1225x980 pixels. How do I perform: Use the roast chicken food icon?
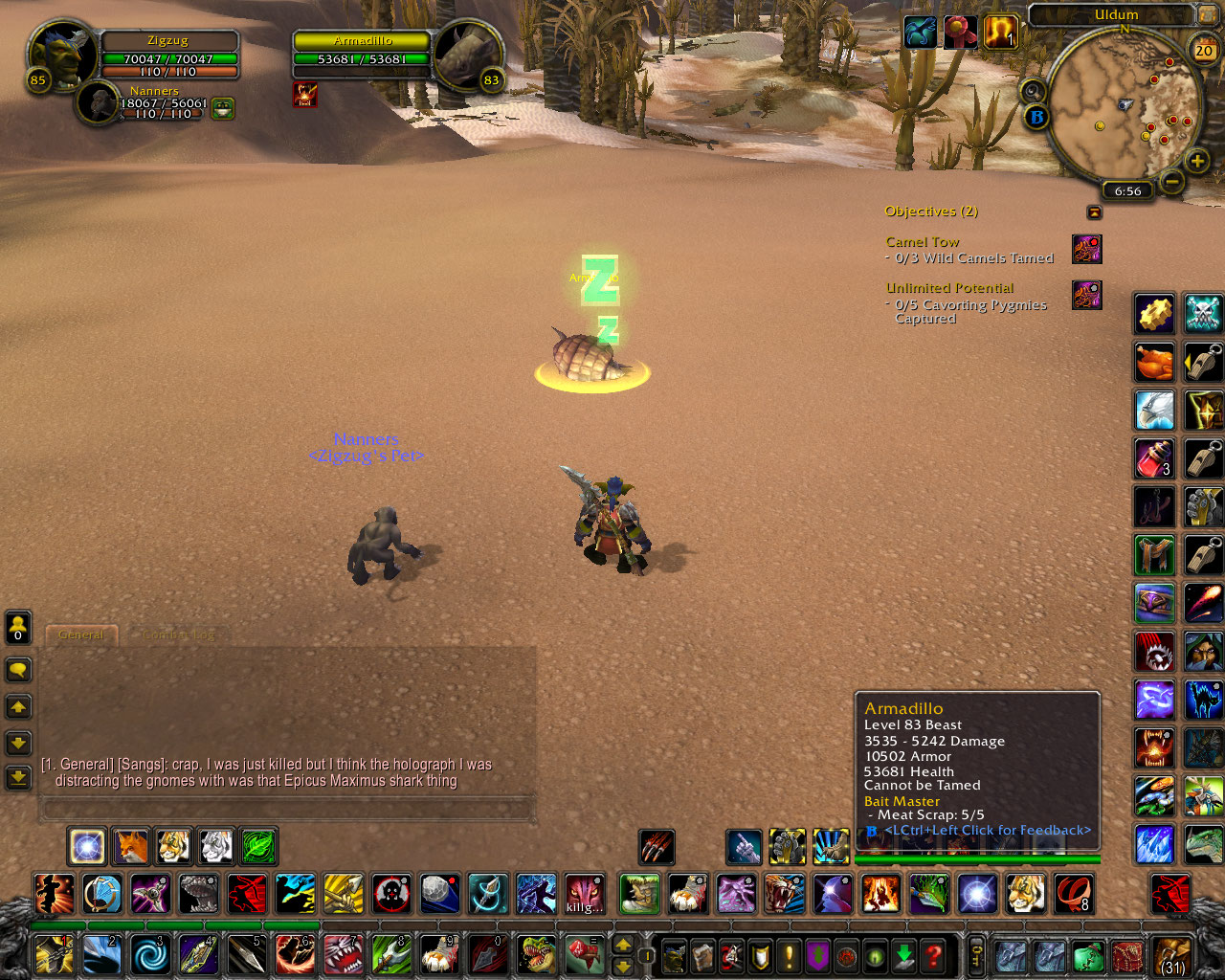[x=1153, y=362]
